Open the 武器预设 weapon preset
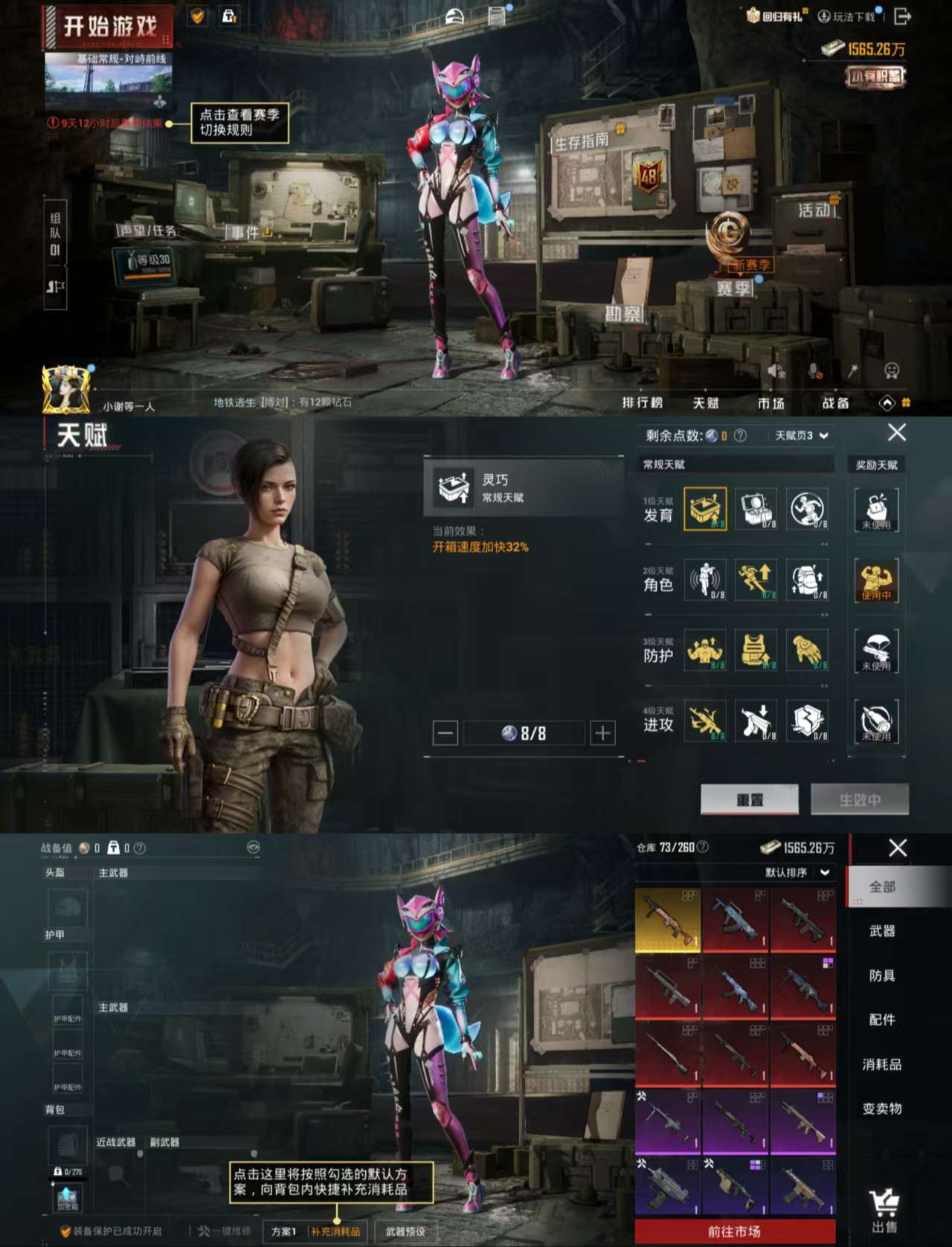This screenshot has height=1247, width=952. [405, 1231]
